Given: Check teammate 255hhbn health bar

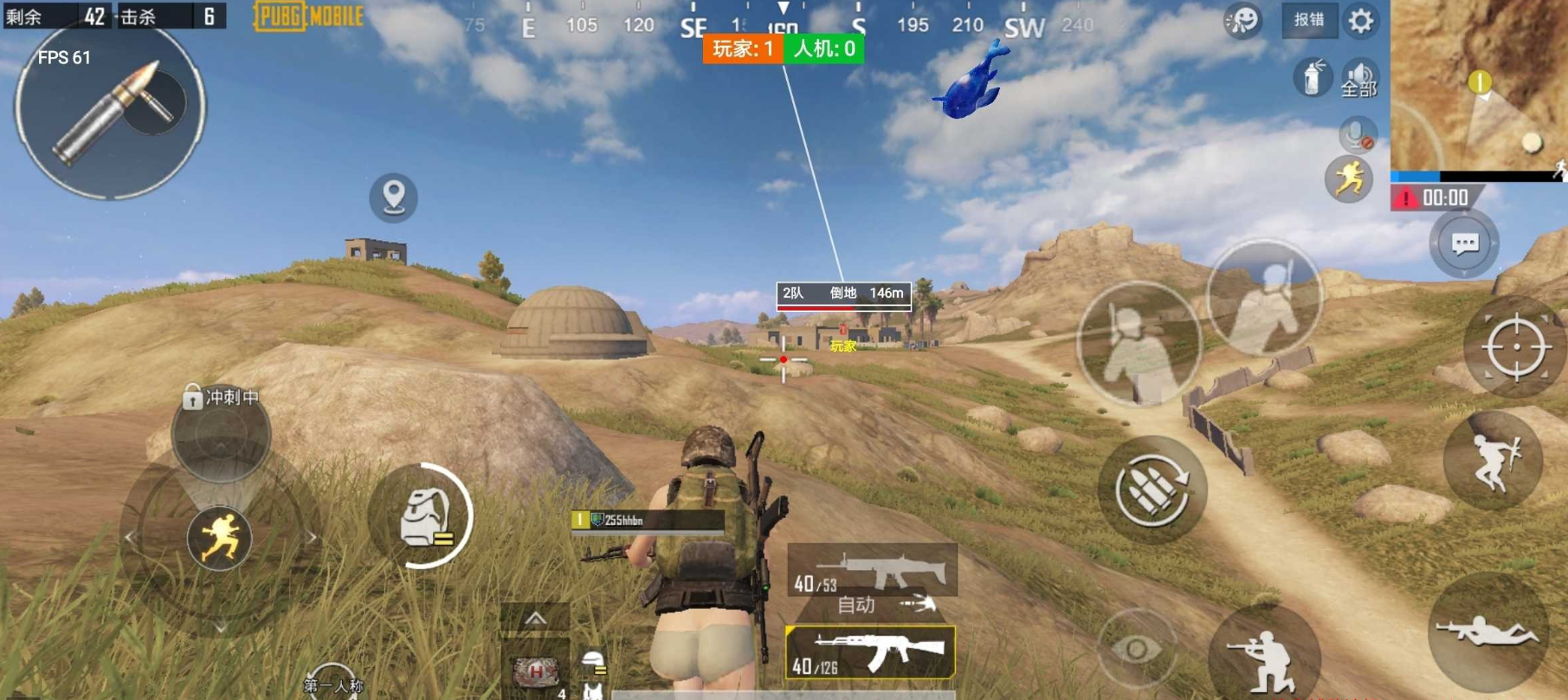Looking at the screenshot, I should [x=645, y=528].
